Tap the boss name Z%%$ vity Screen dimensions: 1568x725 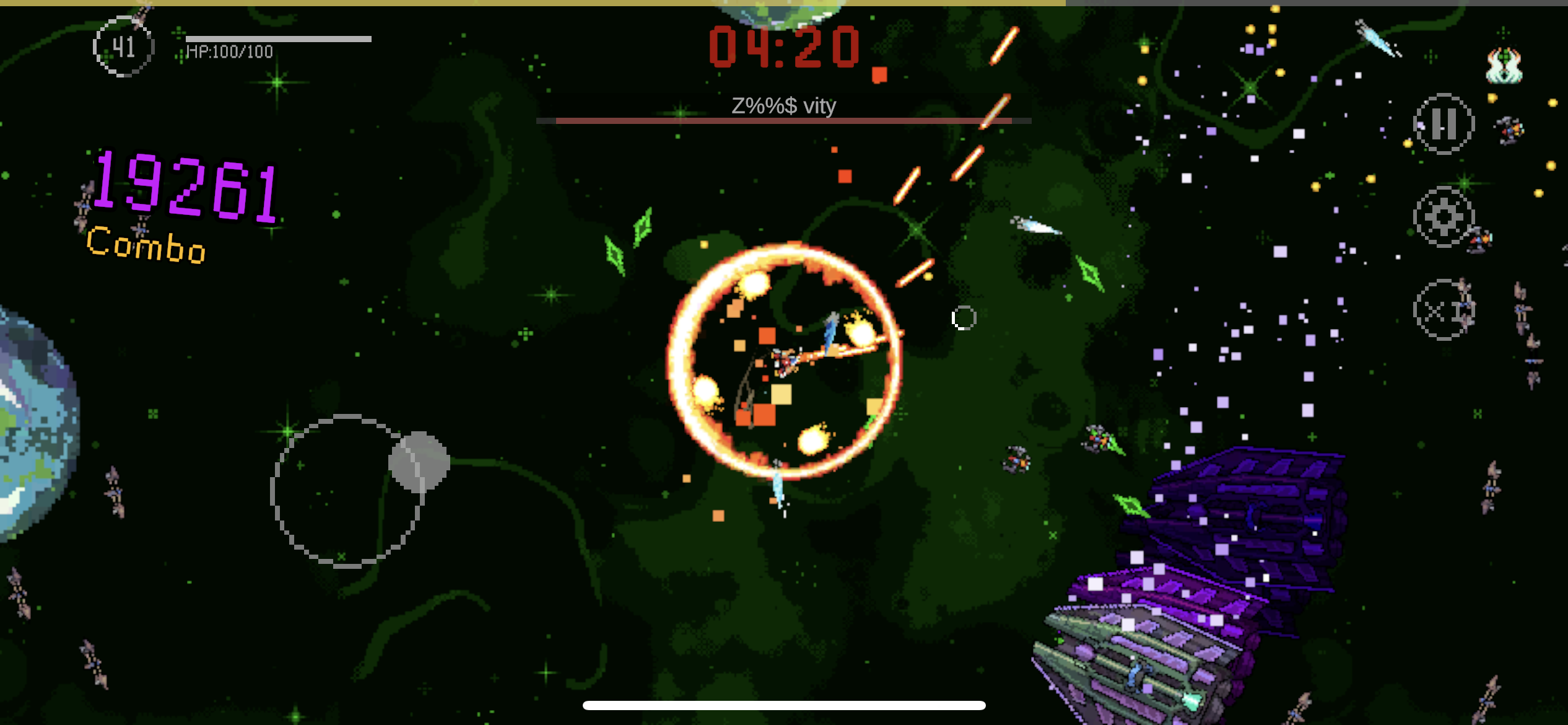tap(783, 105)
